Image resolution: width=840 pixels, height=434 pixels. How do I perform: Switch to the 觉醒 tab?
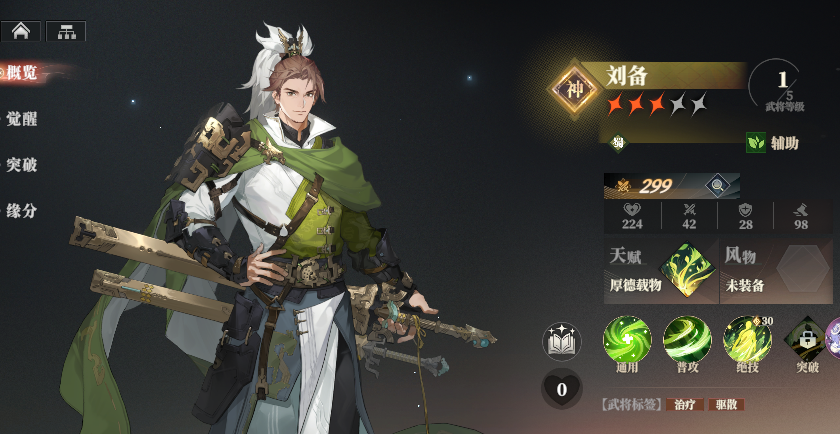coord(22,116)
